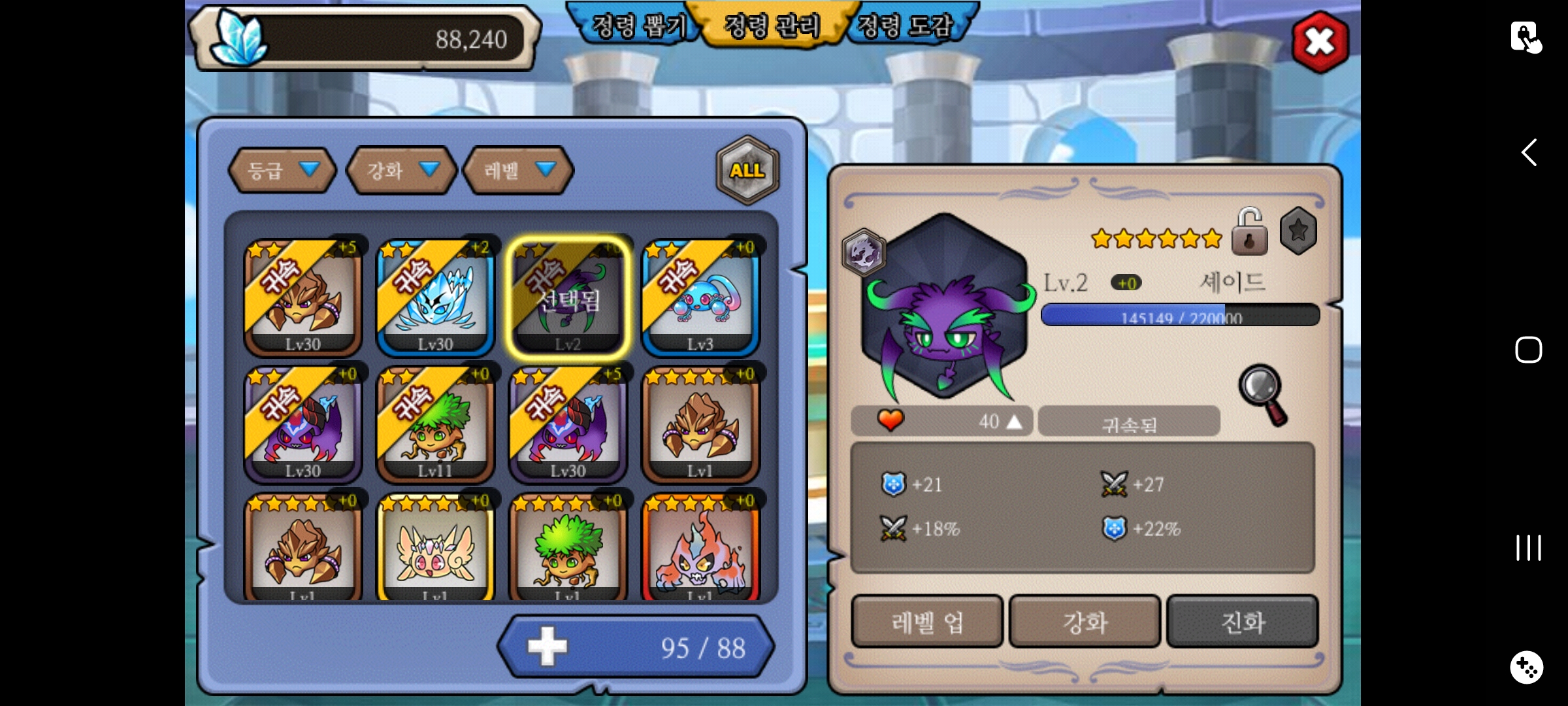Screen dimensions: 1568x706
Task: Choose the pink winged fairy spirit
Action: 435,549
